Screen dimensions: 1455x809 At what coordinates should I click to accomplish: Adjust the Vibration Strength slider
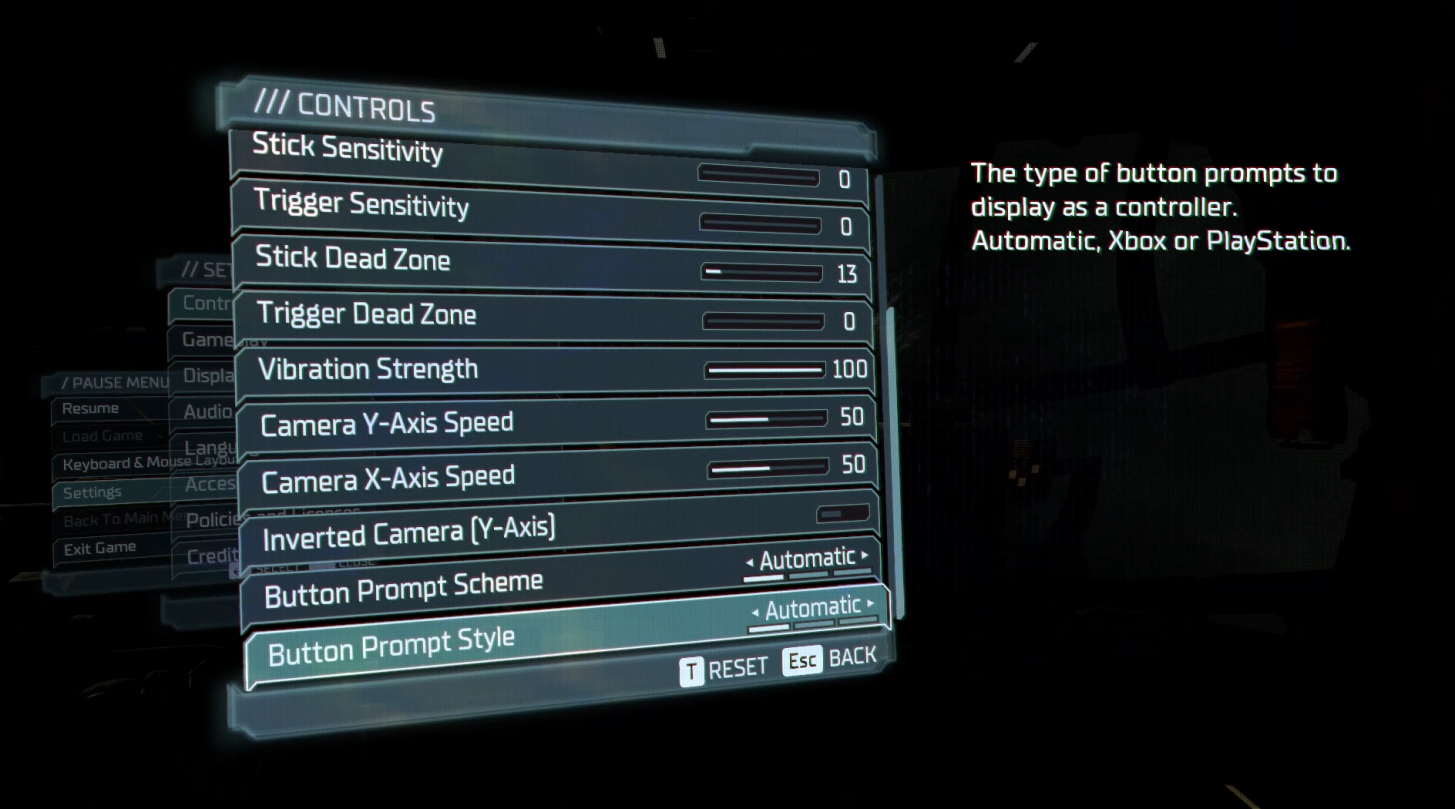point(765,369)
